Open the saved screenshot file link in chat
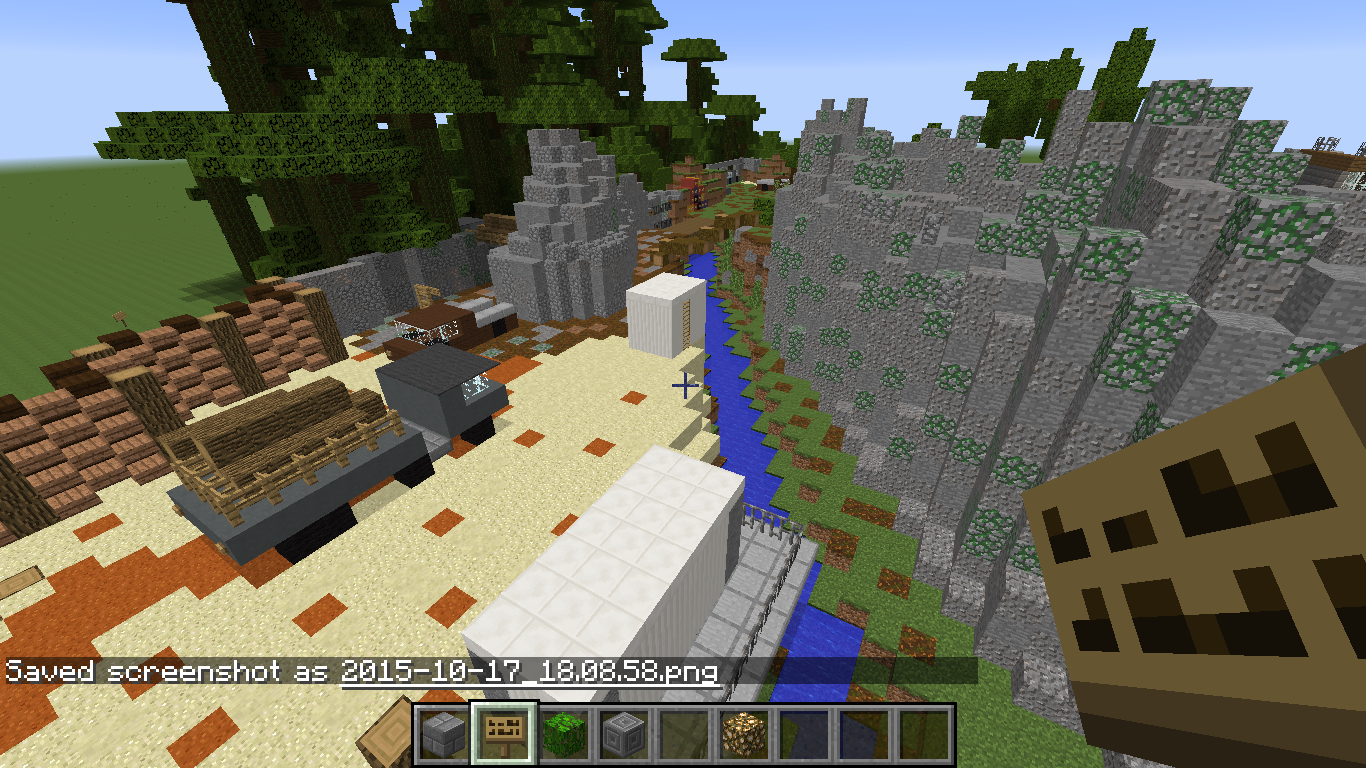The image size is (1366, 768). (529, 671)
